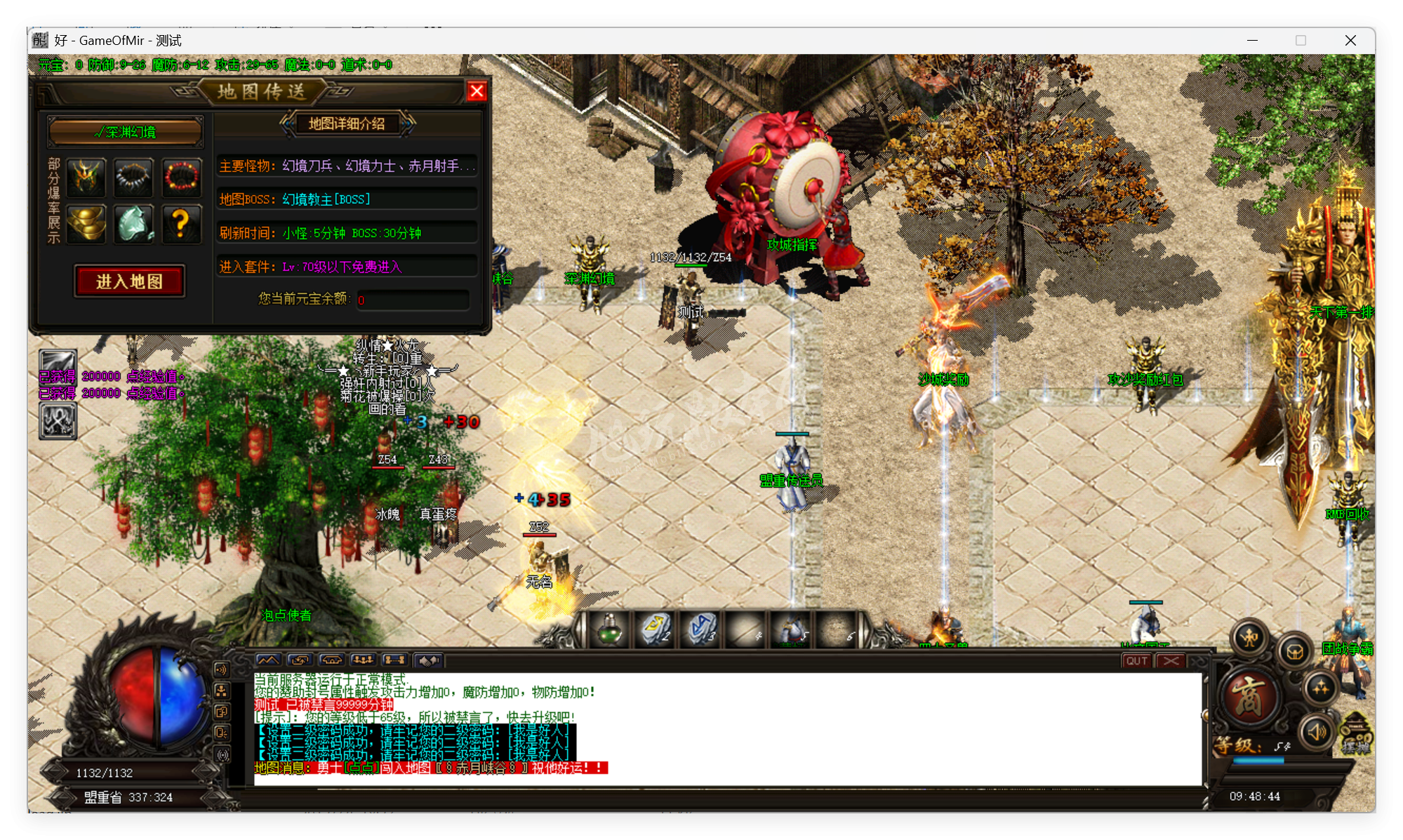Screen dimensions: 1403x840
Task: Inspect the red bead bracelet drop icon
Action: click(x=181, y=176)
